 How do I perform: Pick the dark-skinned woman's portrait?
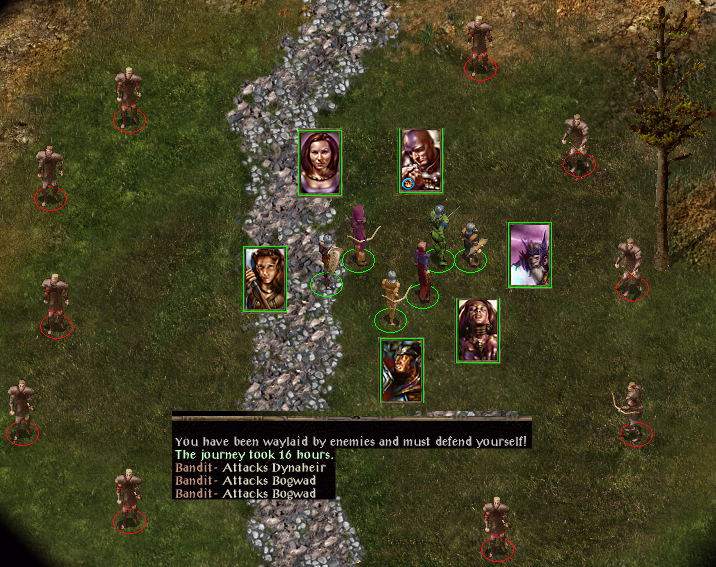[478, 330]
